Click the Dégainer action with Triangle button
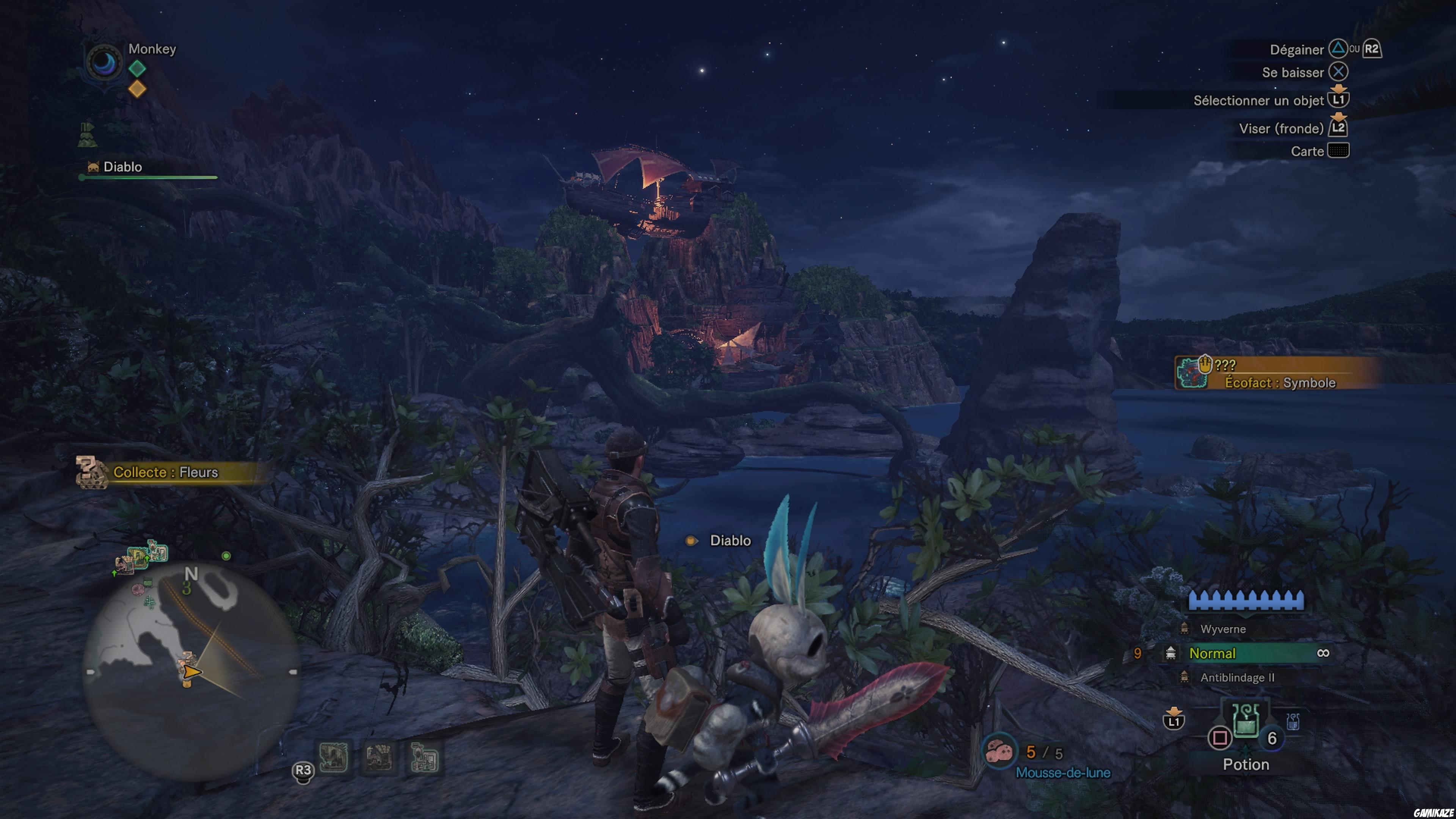The height and width of the screenshot is (819, 1456). tap(1338, 49)
